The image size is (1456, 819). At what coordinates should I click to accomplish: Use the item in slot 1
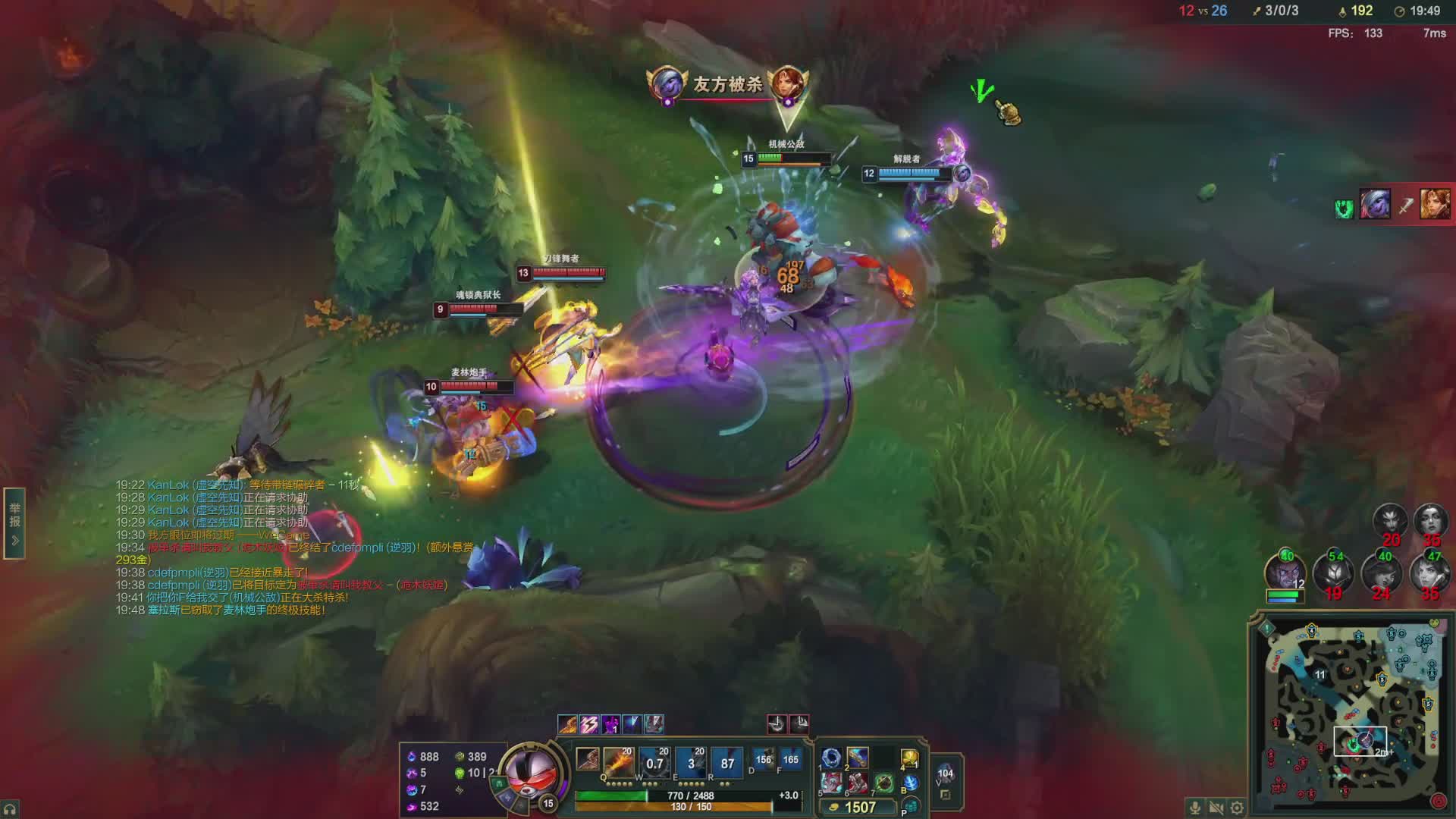pyautogui.click(x=831, y=758)
